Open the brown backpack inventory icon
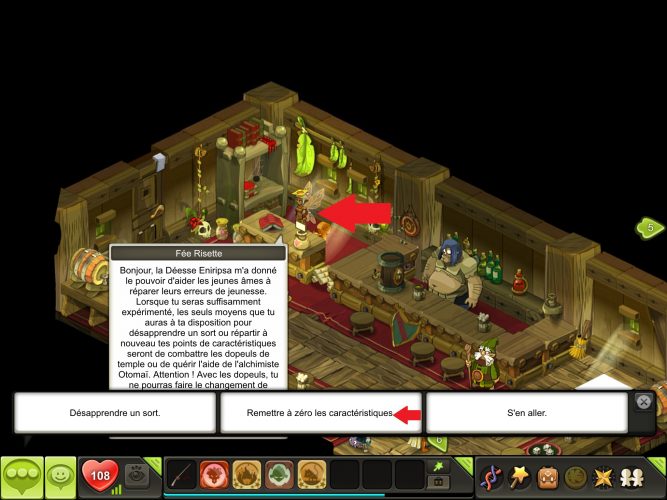 (548, 476)
